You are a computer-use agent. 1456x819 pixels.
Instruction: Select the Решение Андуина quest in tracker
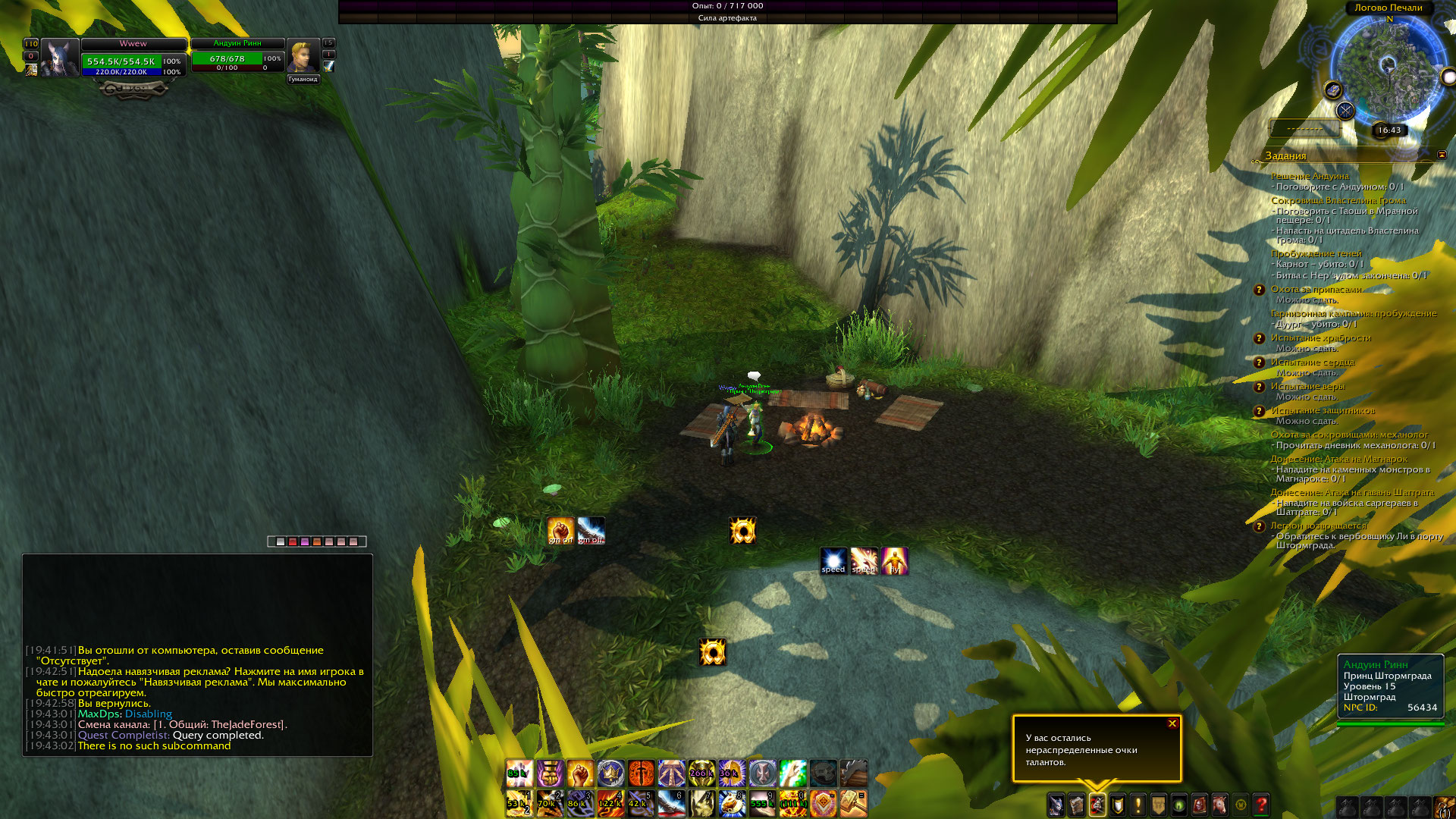point(1310,176)
